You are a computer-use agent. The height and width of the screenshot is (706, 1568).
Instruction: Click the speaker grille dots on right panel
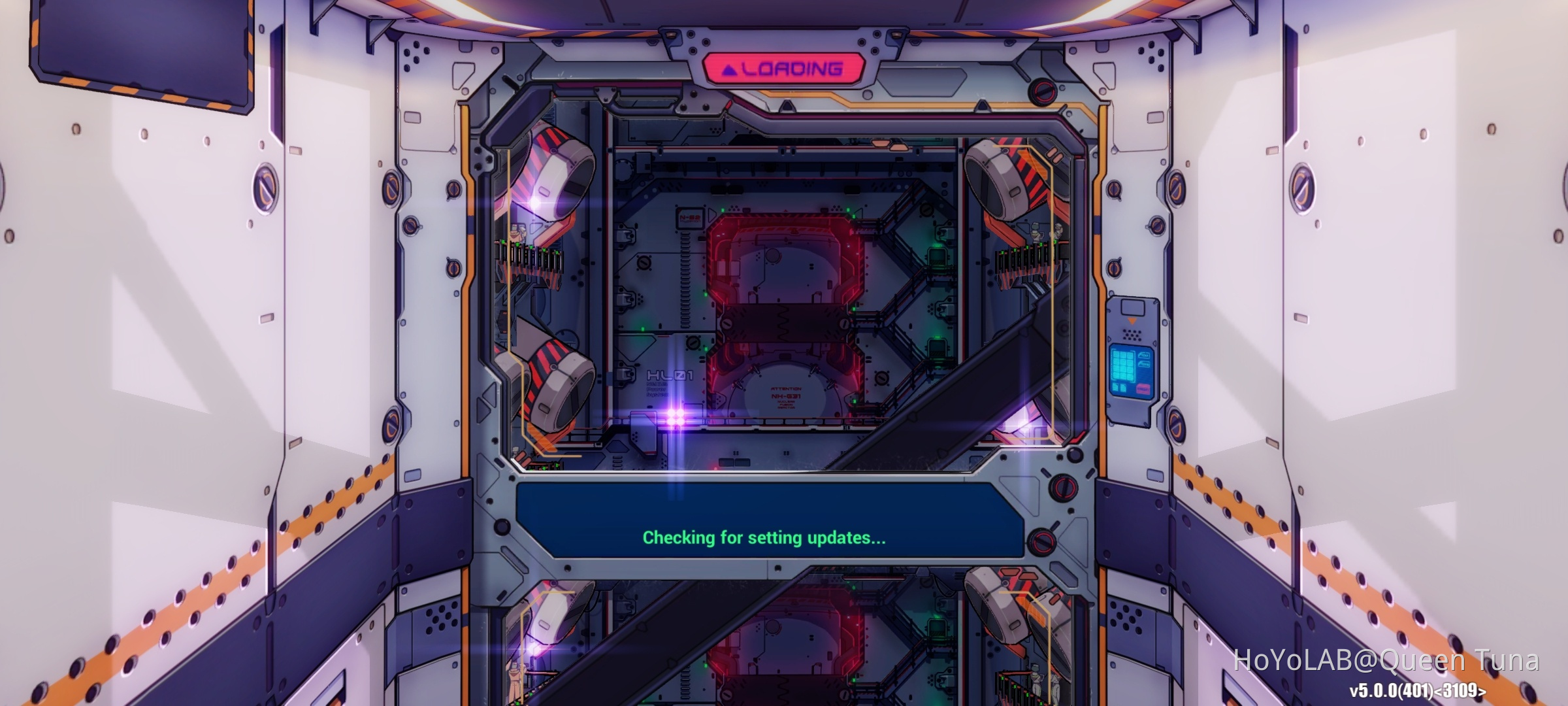pos(1132,334)
